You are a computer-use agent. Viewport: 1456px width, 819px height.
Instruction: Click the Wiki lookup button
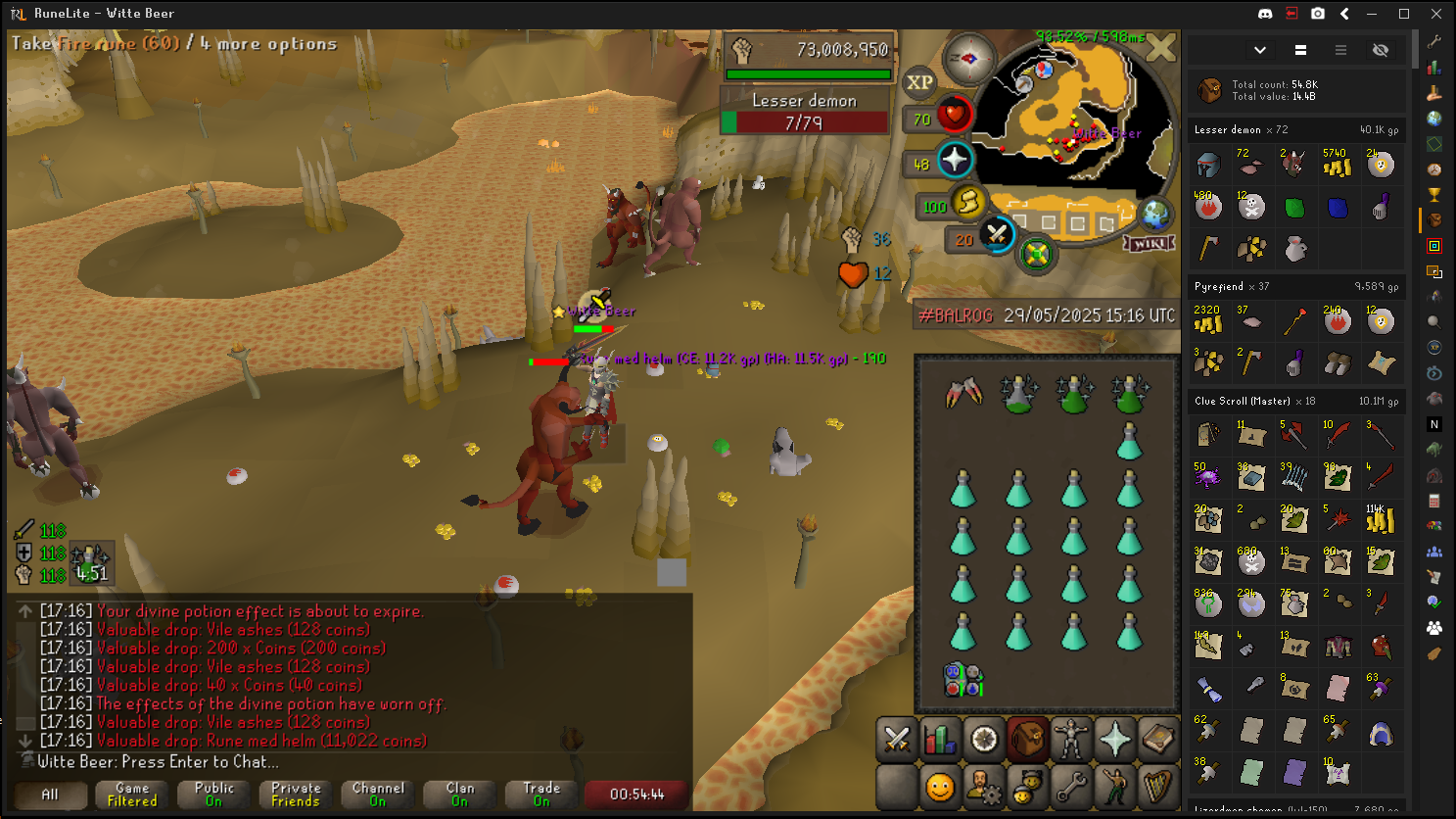coord(1149,243)
